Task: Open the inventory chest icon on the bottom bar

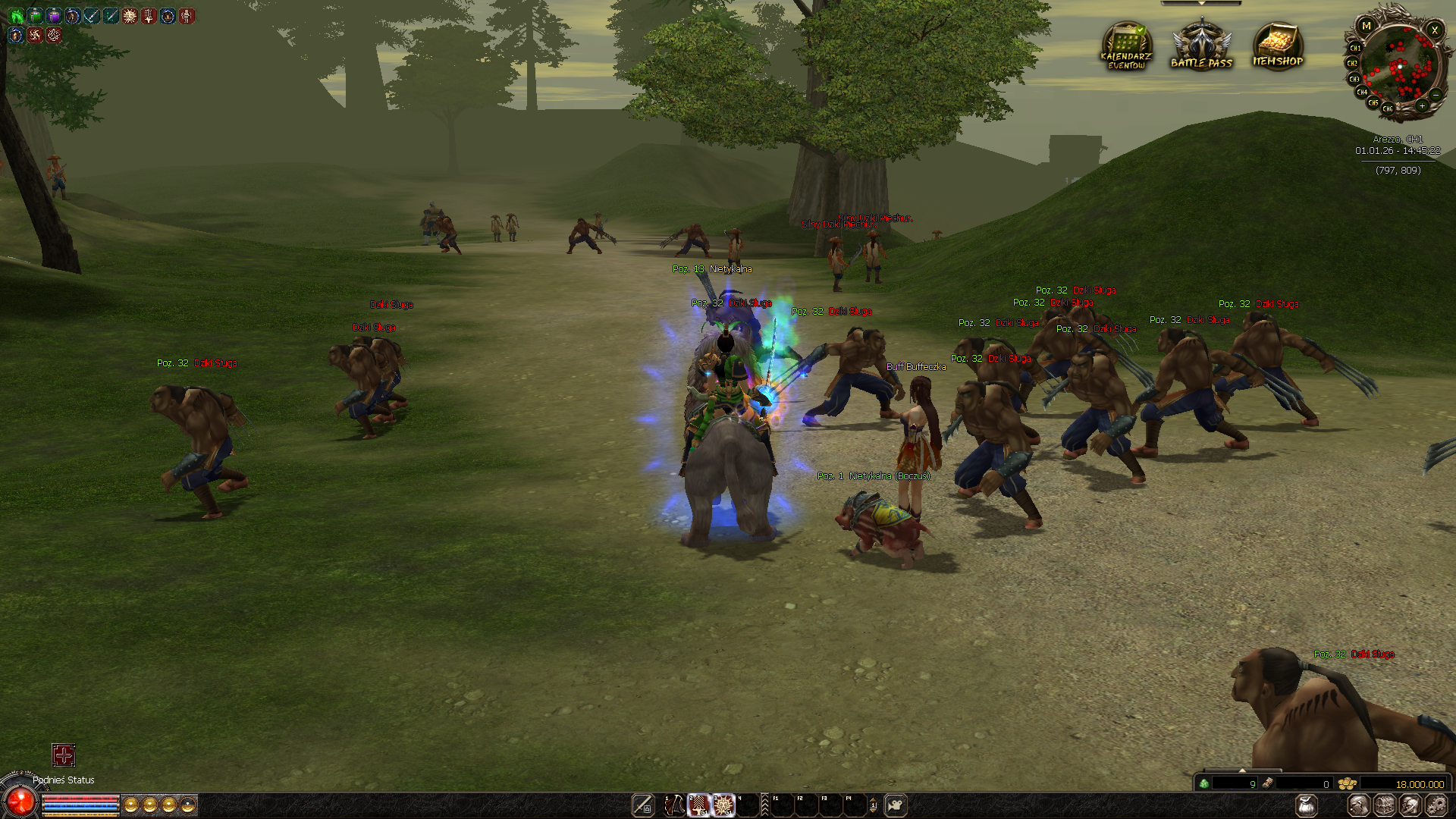Action: pos(1385,805)
